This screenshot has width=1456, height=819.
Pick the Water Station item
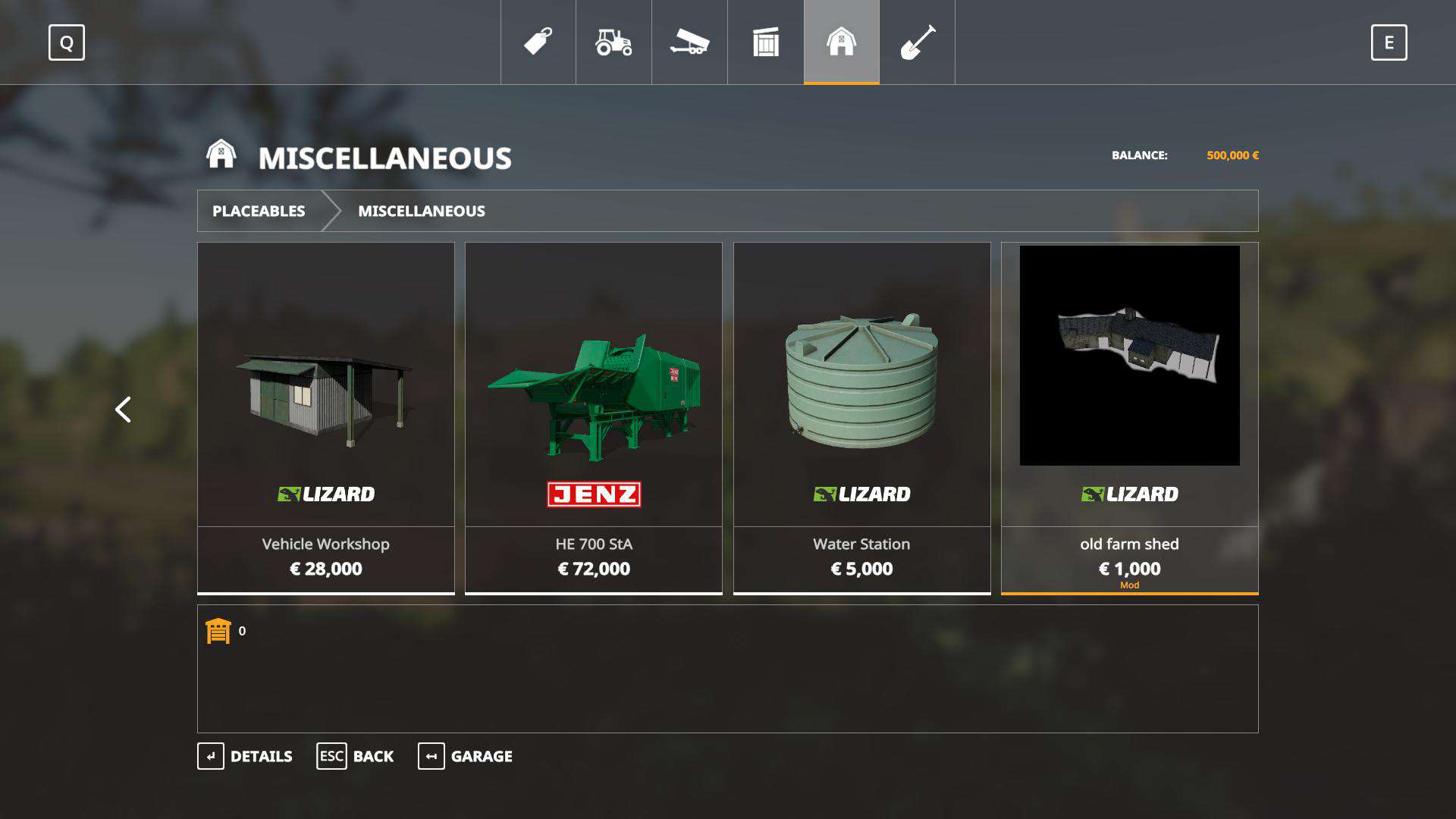(x=861, y=417)
